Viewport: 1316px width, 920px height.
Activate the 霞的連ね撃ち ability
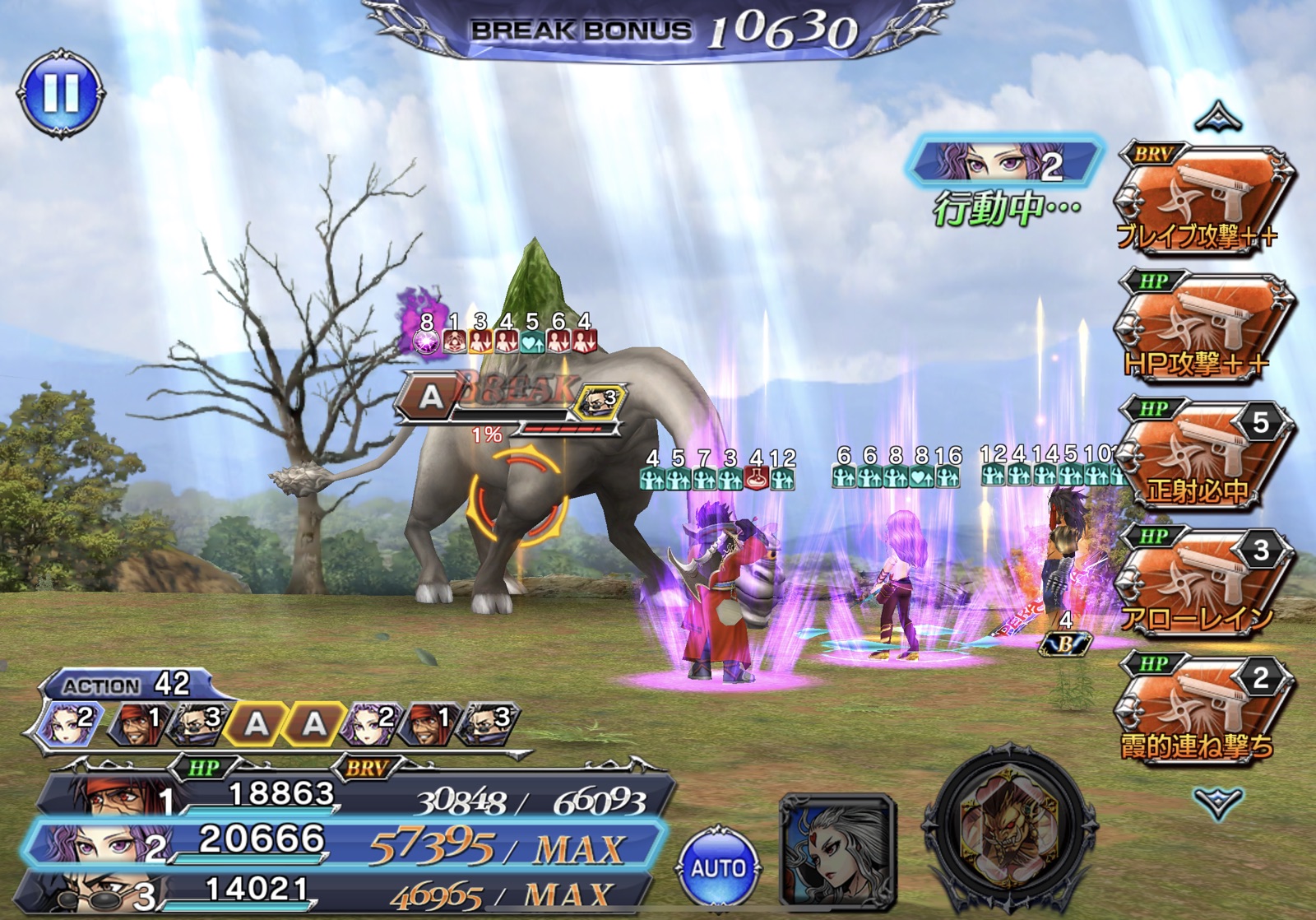coord(1202,710)
